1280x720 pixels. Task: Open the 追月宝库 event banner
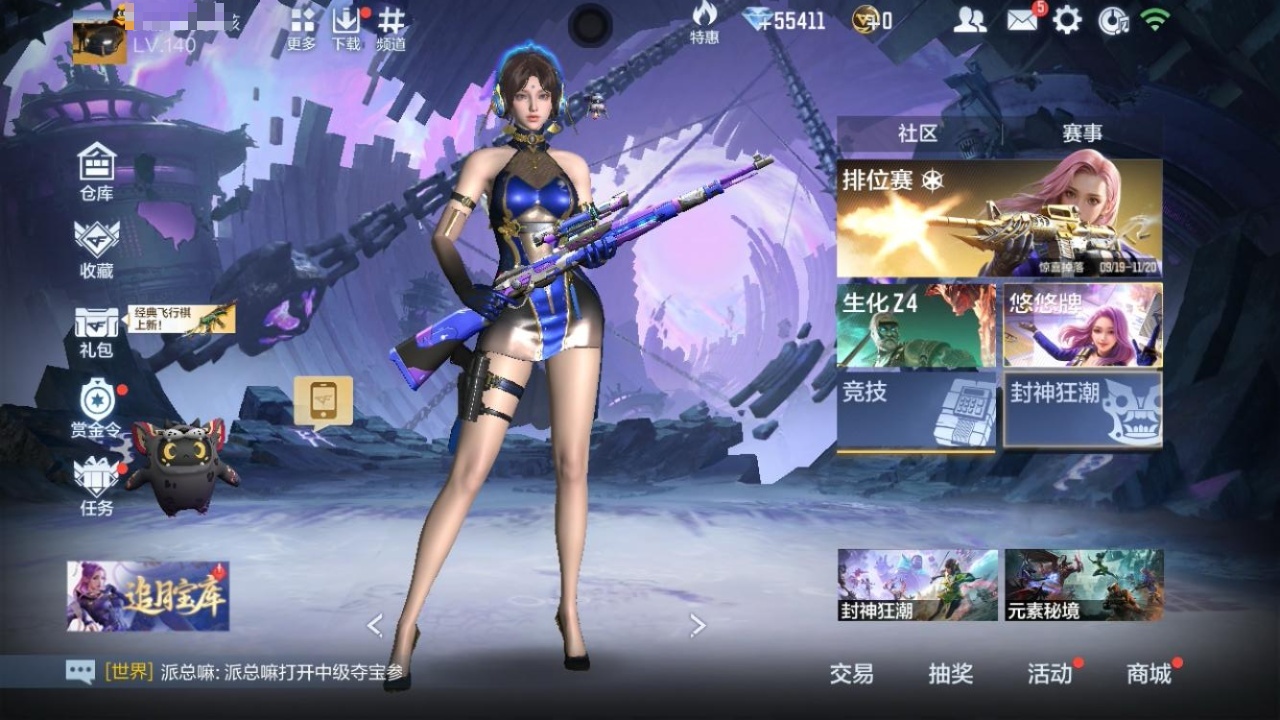[148, 596]
